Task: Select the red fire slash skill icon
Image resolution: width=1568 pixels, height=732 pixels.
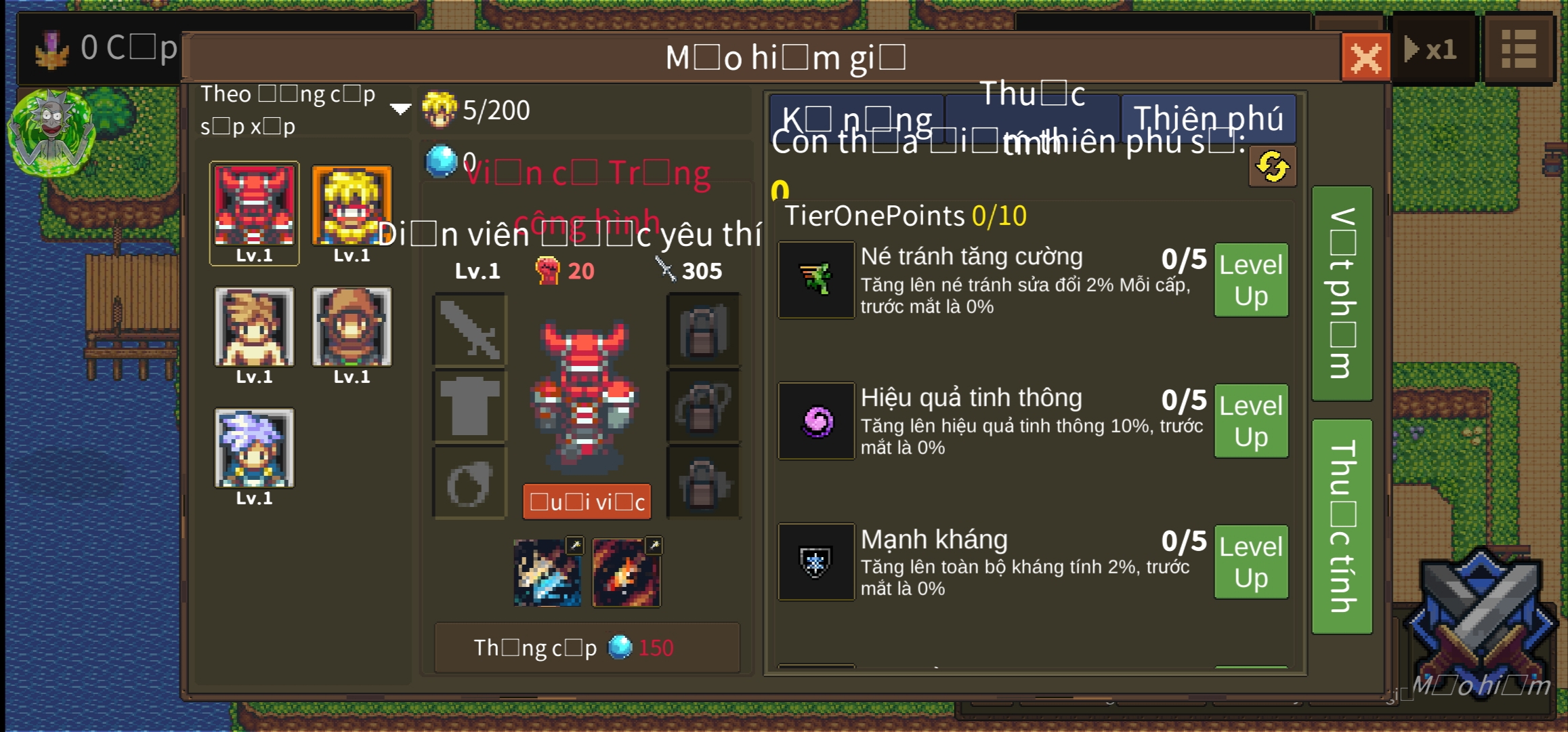Action: point(627,573)
